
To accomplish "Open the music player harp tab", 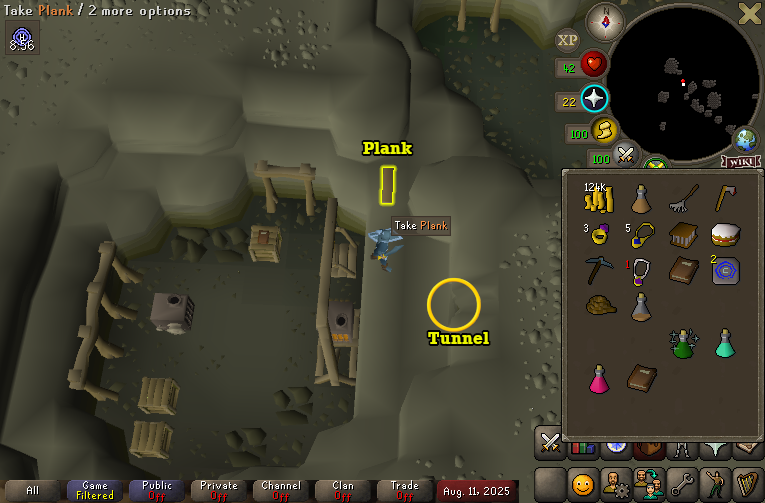I will click(x=745, y=485).
